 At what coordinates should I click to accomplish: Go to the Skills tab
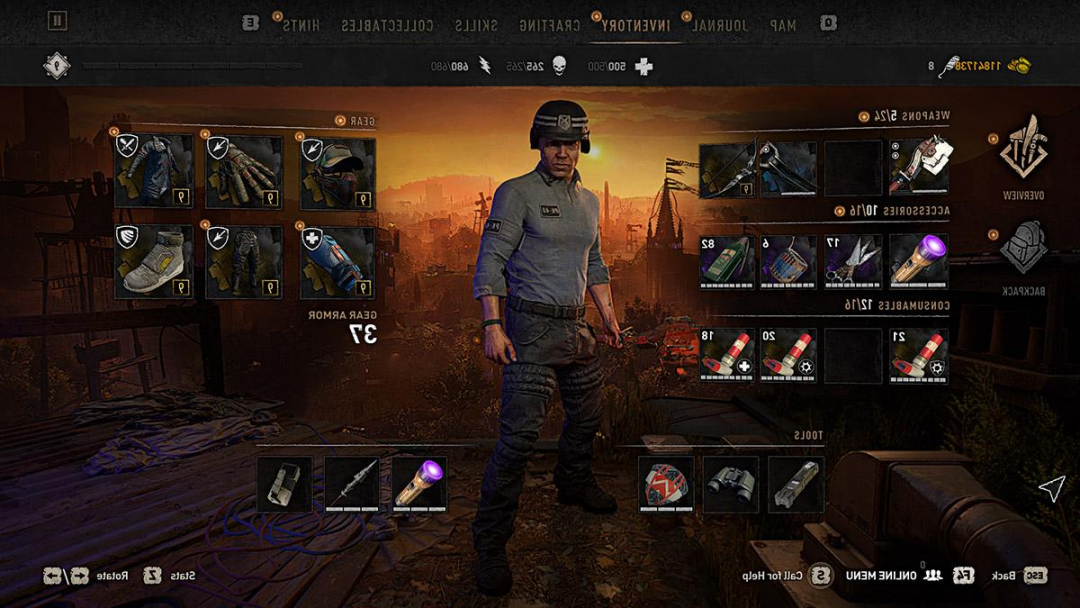[475, 25]
